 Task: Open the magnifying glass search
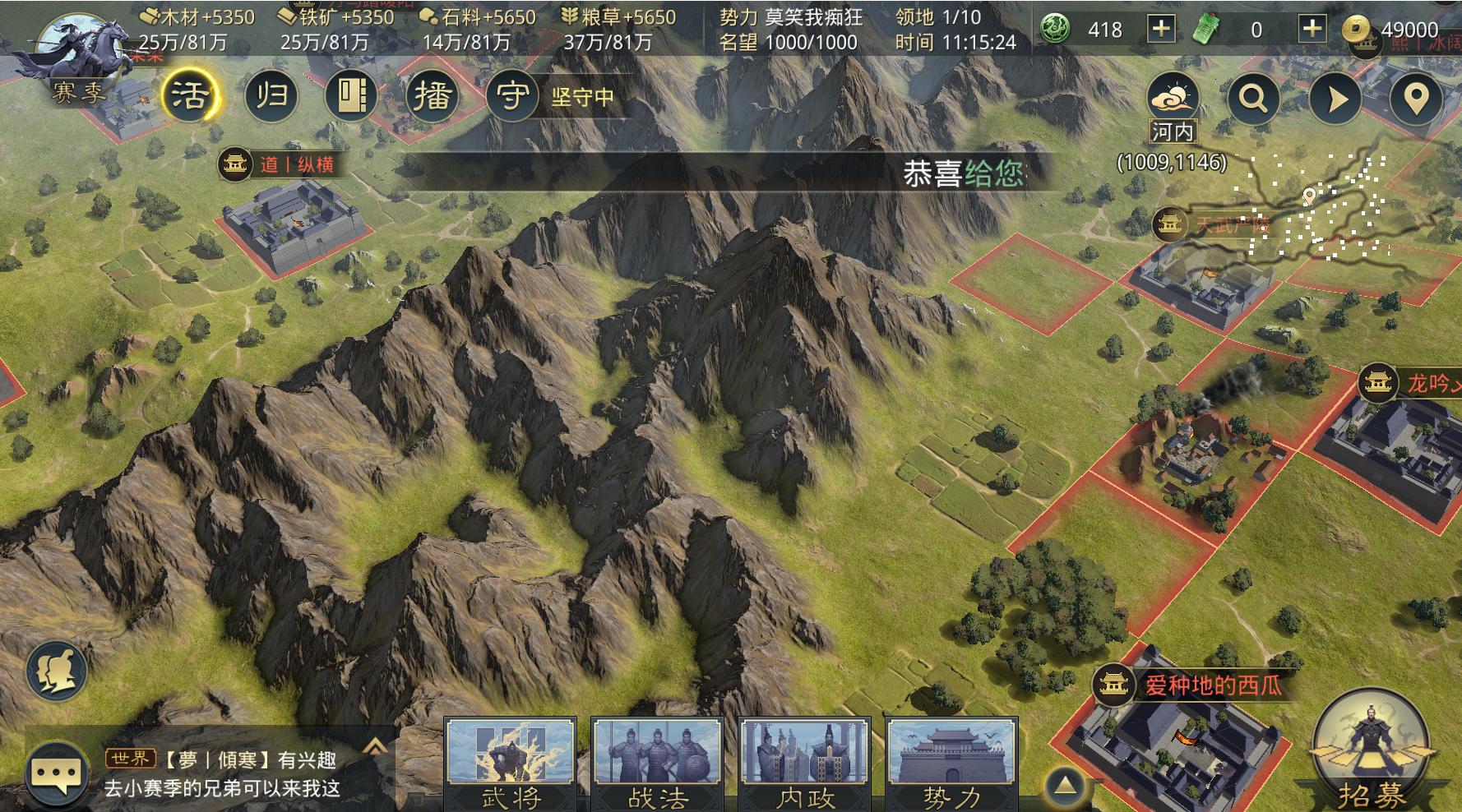point(1253,99)
